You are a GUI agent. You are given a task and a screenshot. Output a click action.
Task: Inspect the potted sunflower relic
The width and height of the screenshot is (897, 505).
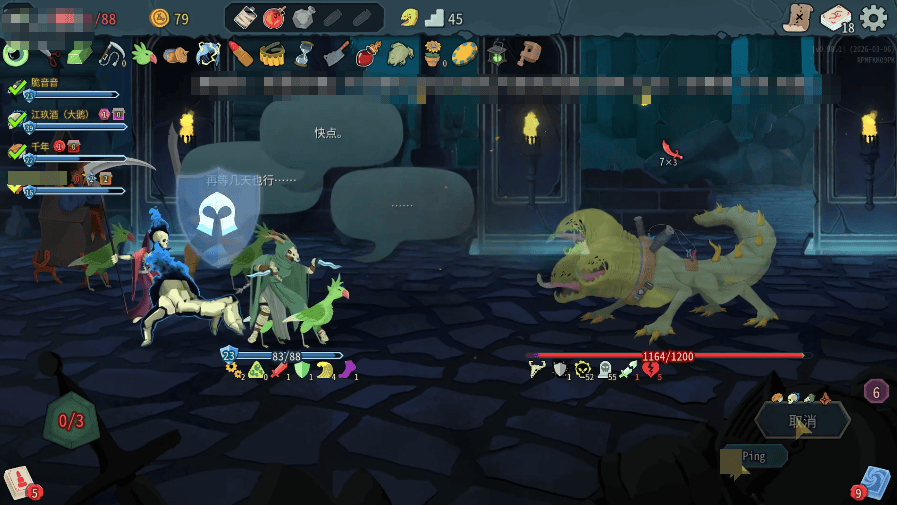tap(432, 53)
